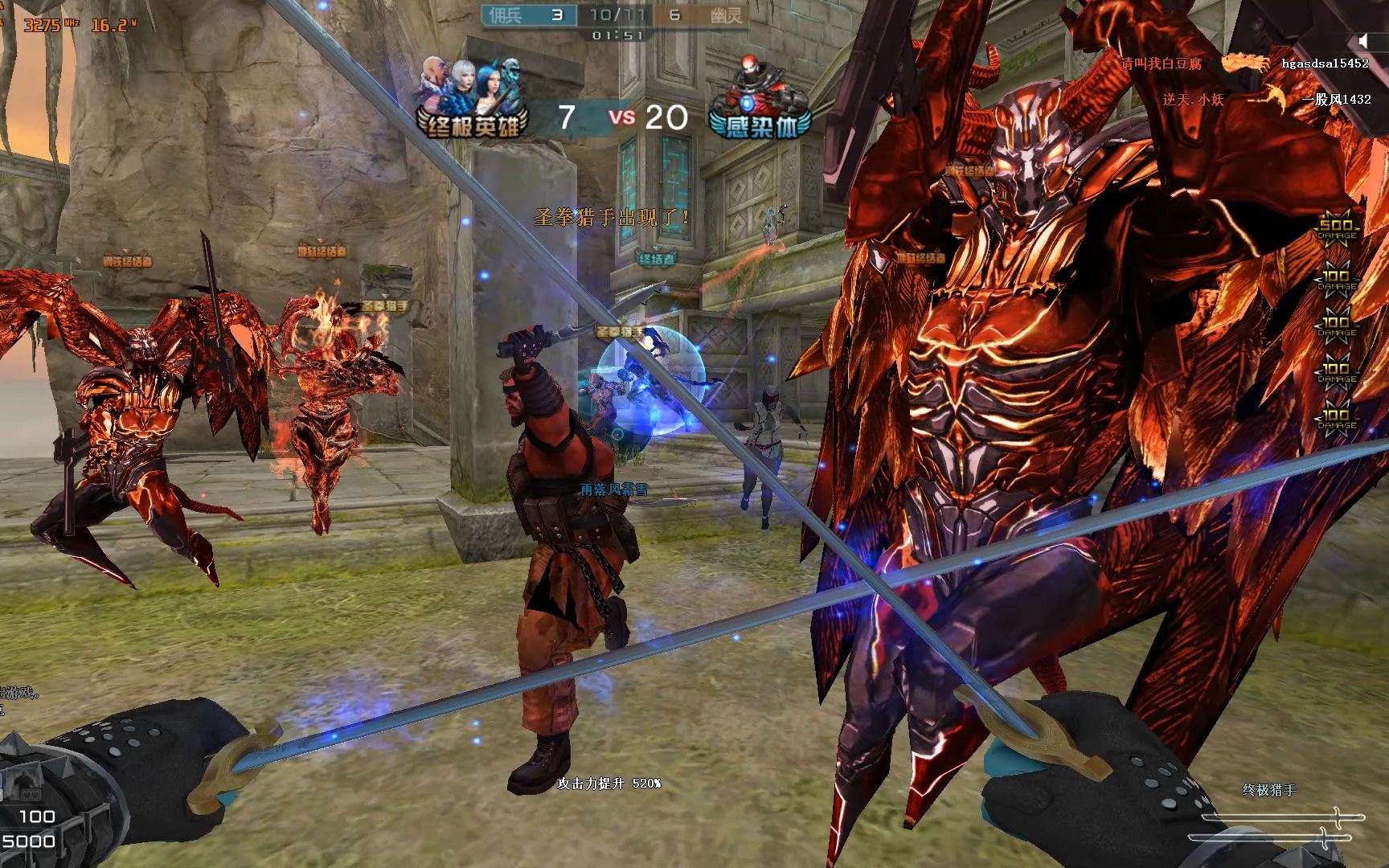The height and width of the screenshot is (868, 1389).
Task: Toggle the speaker sound icon
Action: 1362,41
